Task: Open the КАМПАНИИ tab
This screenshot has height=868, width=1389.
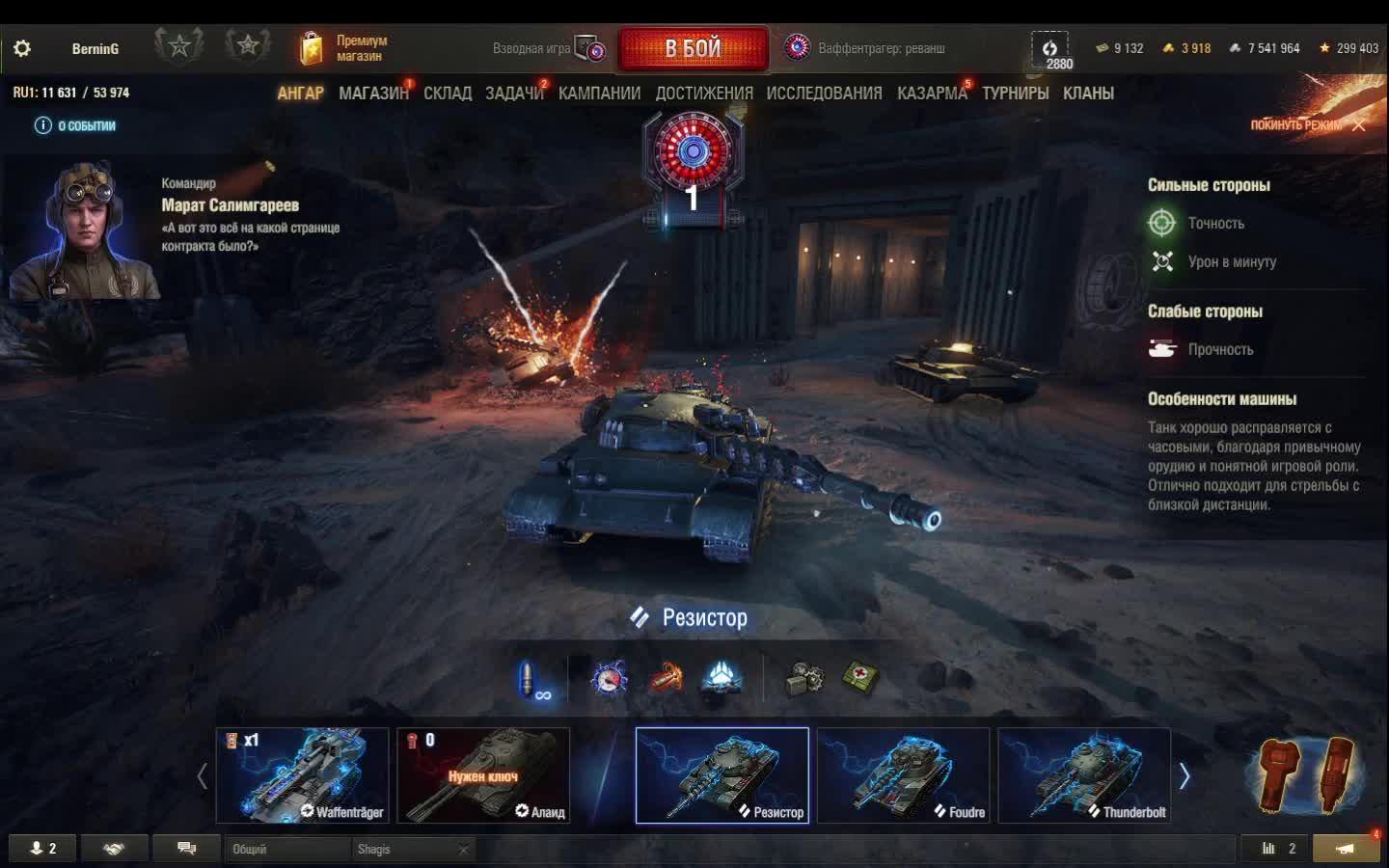Action: pyautogui.click(x=599, y=94)
